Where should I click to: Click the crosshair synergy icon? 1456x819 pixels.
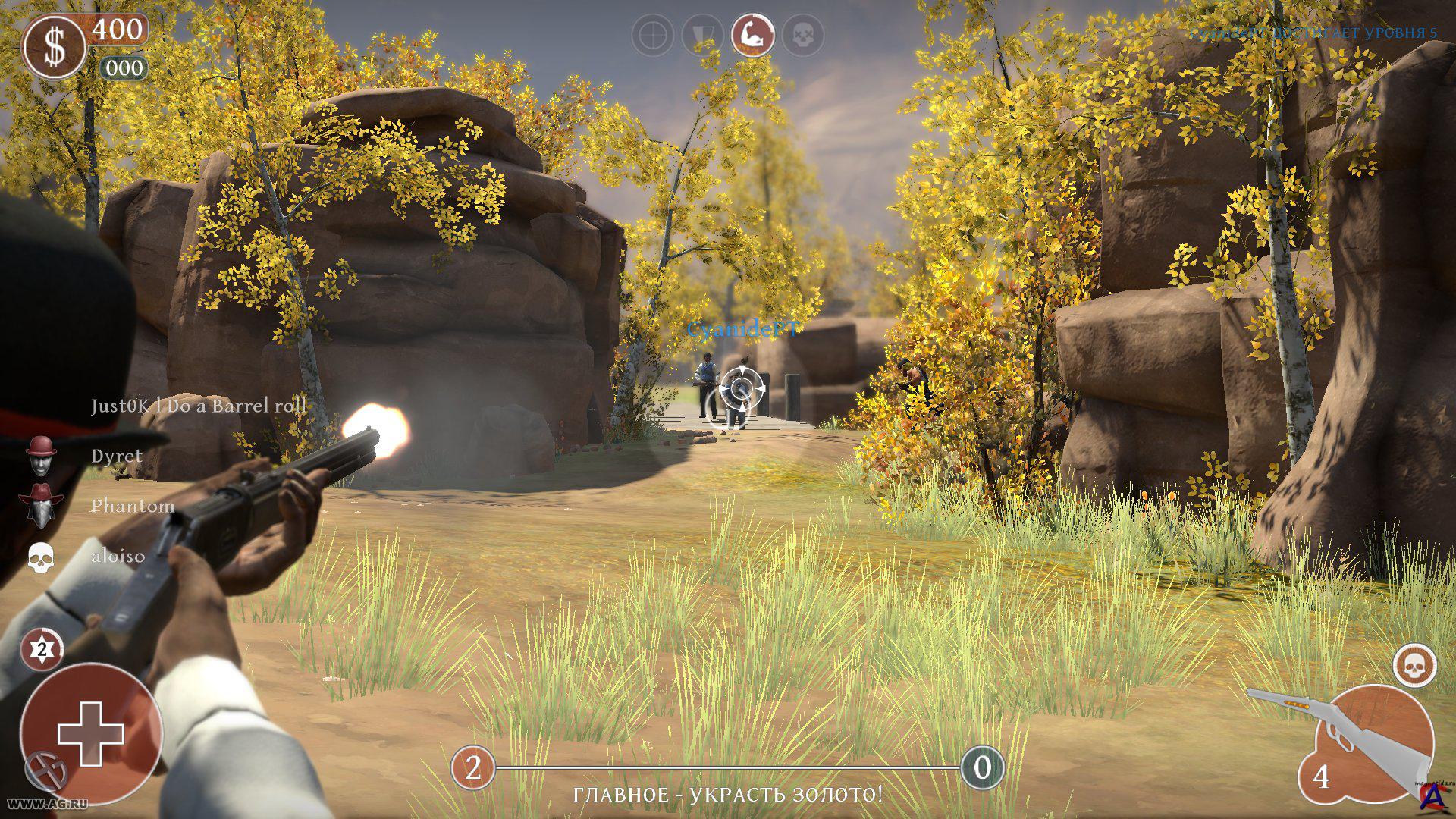(x=652, y=35)
